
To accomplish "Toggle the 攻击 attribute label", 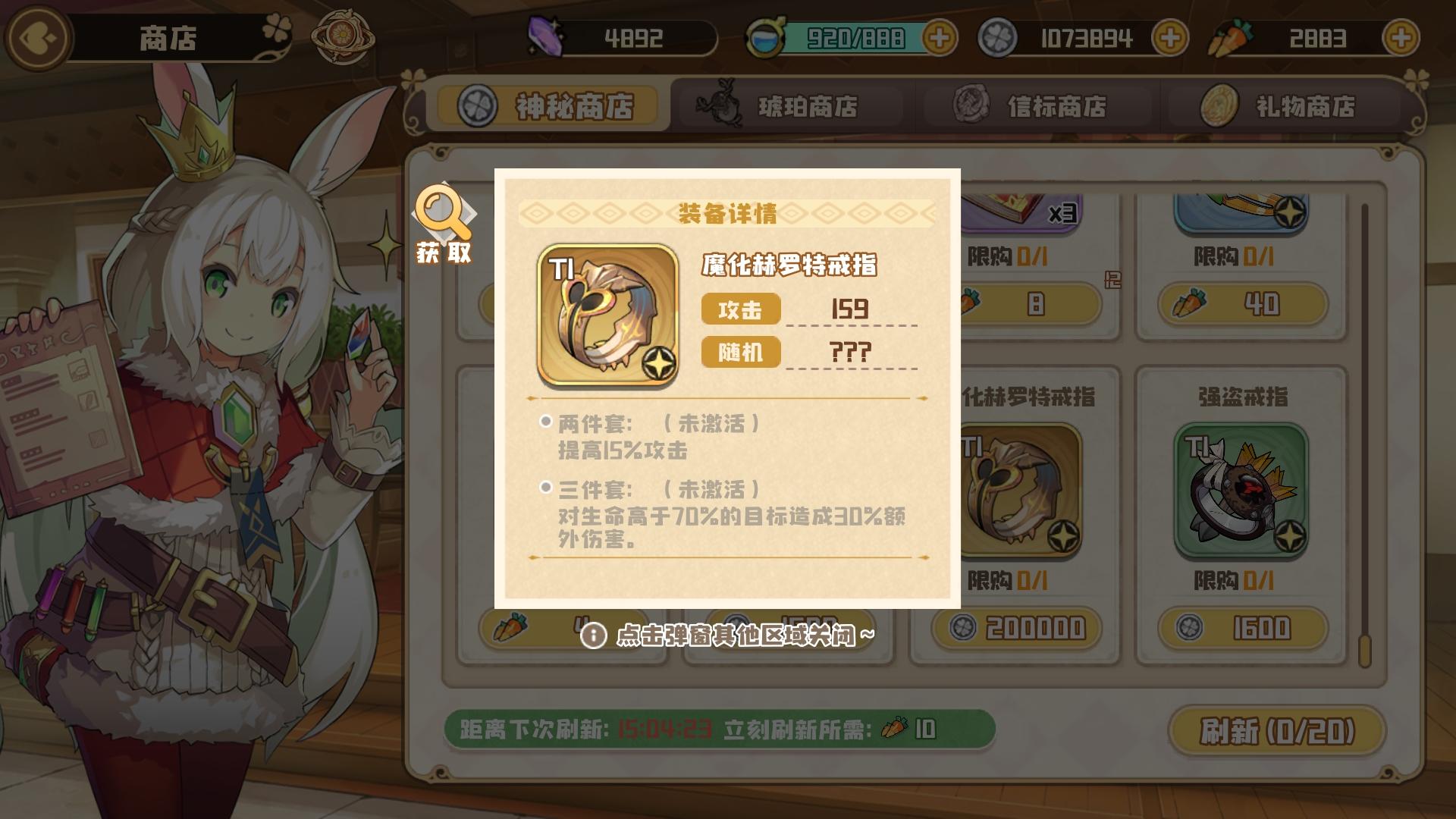I will point(741,309).
